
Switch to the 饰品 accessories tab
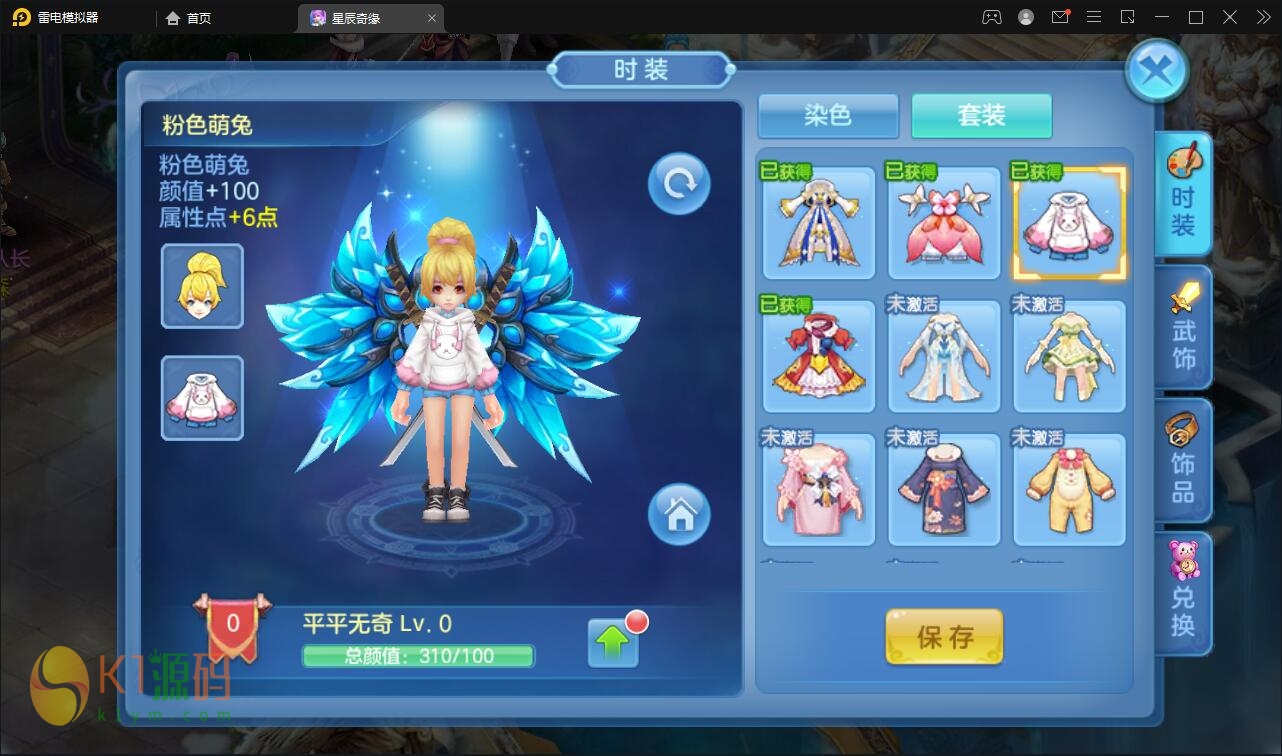pos(1183,460)
